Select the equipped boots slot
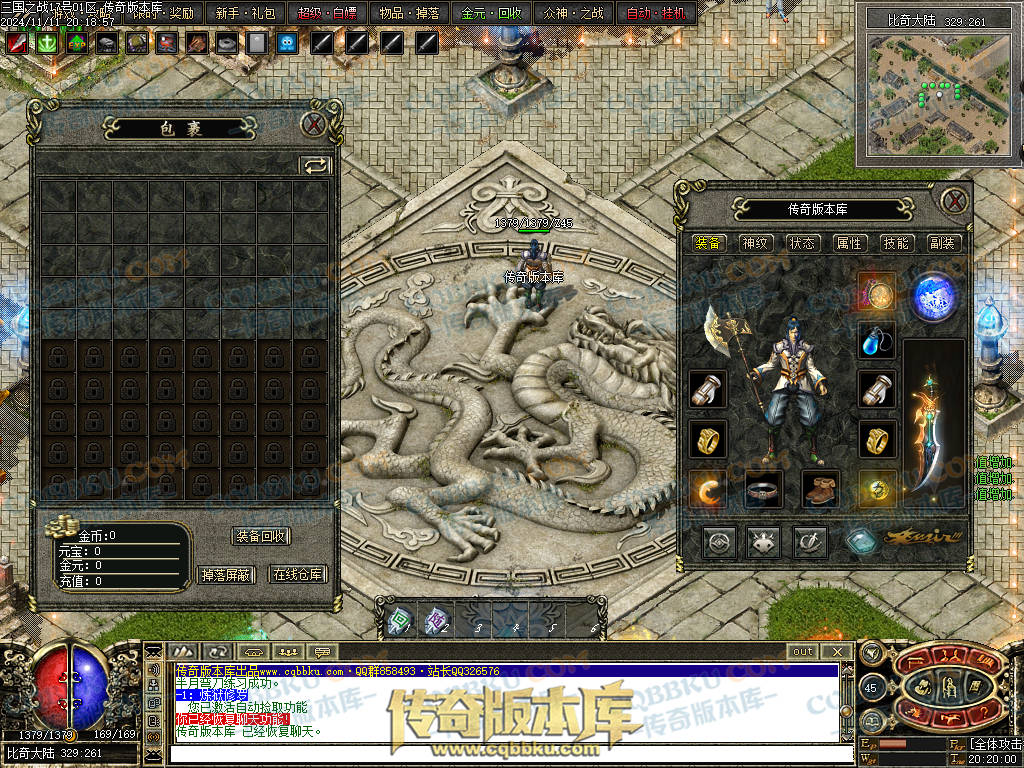 pyautogui.click(x=820, y=489)
